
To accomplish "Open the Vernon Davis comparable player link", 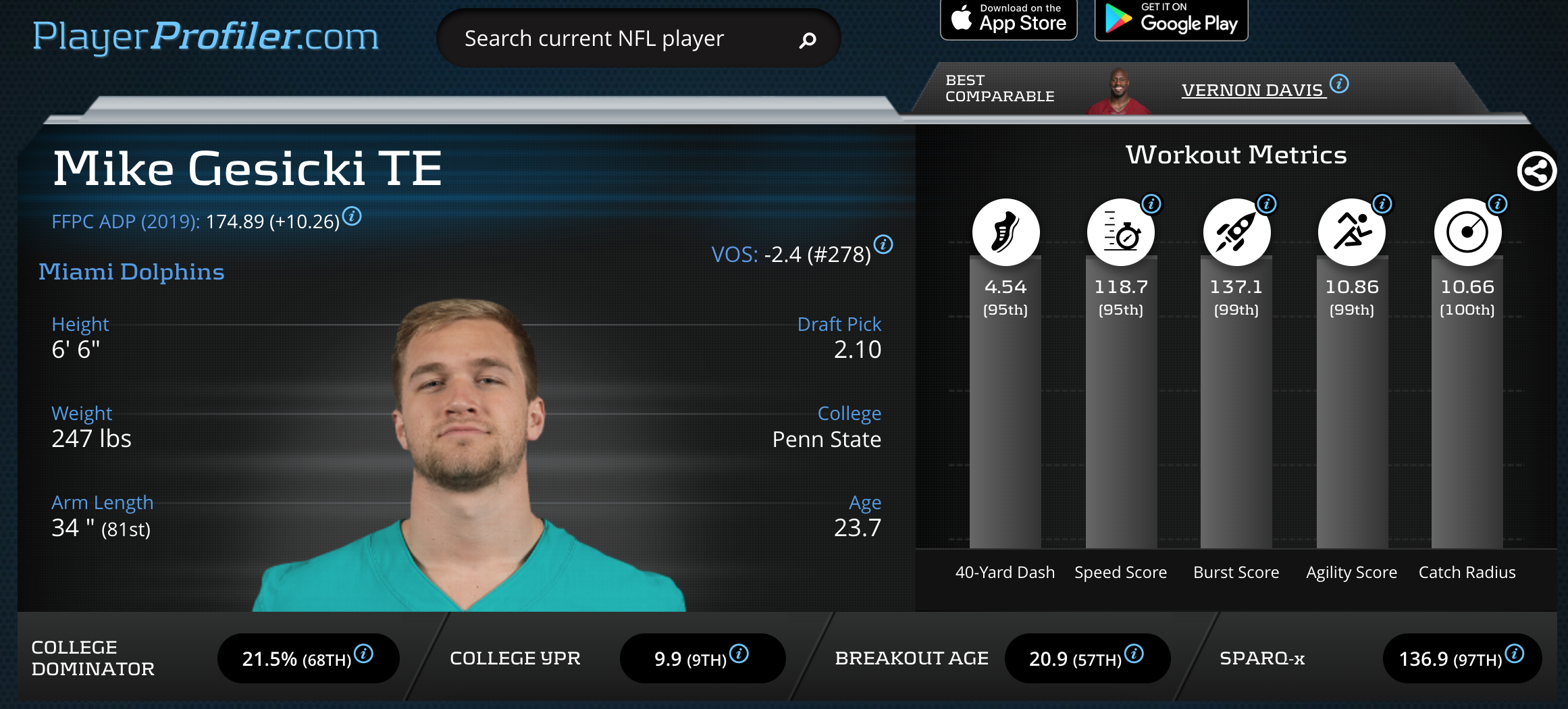I will 1253,90.
